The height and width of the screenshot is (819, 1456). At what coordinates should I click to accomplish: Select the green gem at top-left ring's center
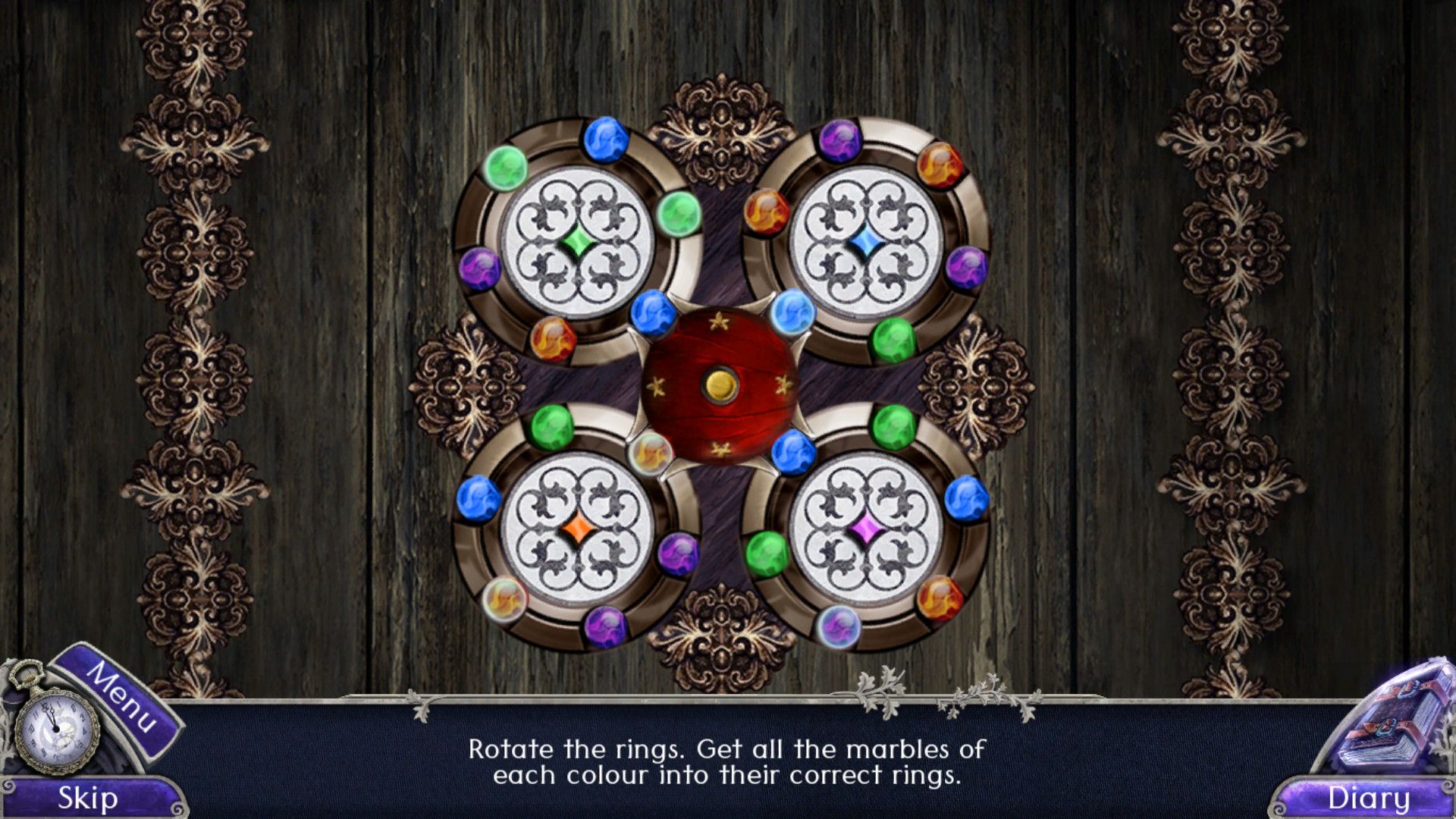(577, 241)
